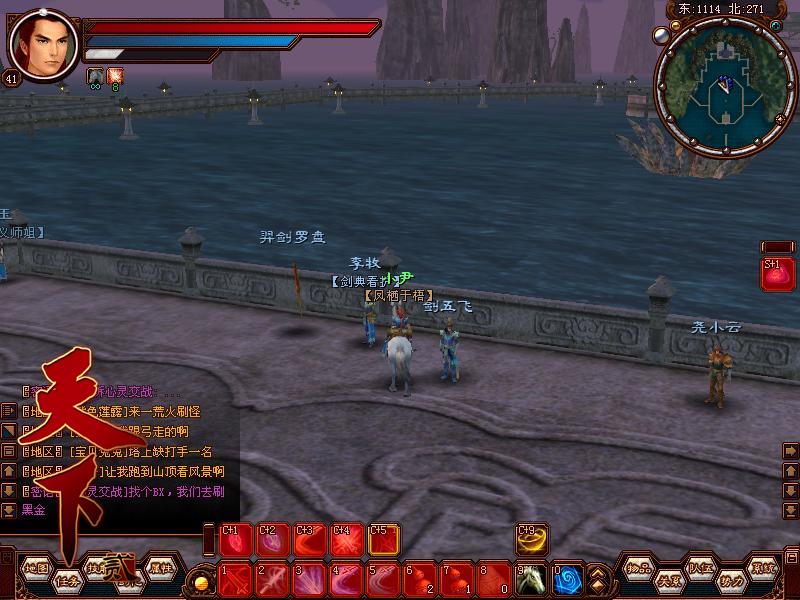Use the white horse mount in slot 9
This screenshot has width=800, height=600.
531,578
